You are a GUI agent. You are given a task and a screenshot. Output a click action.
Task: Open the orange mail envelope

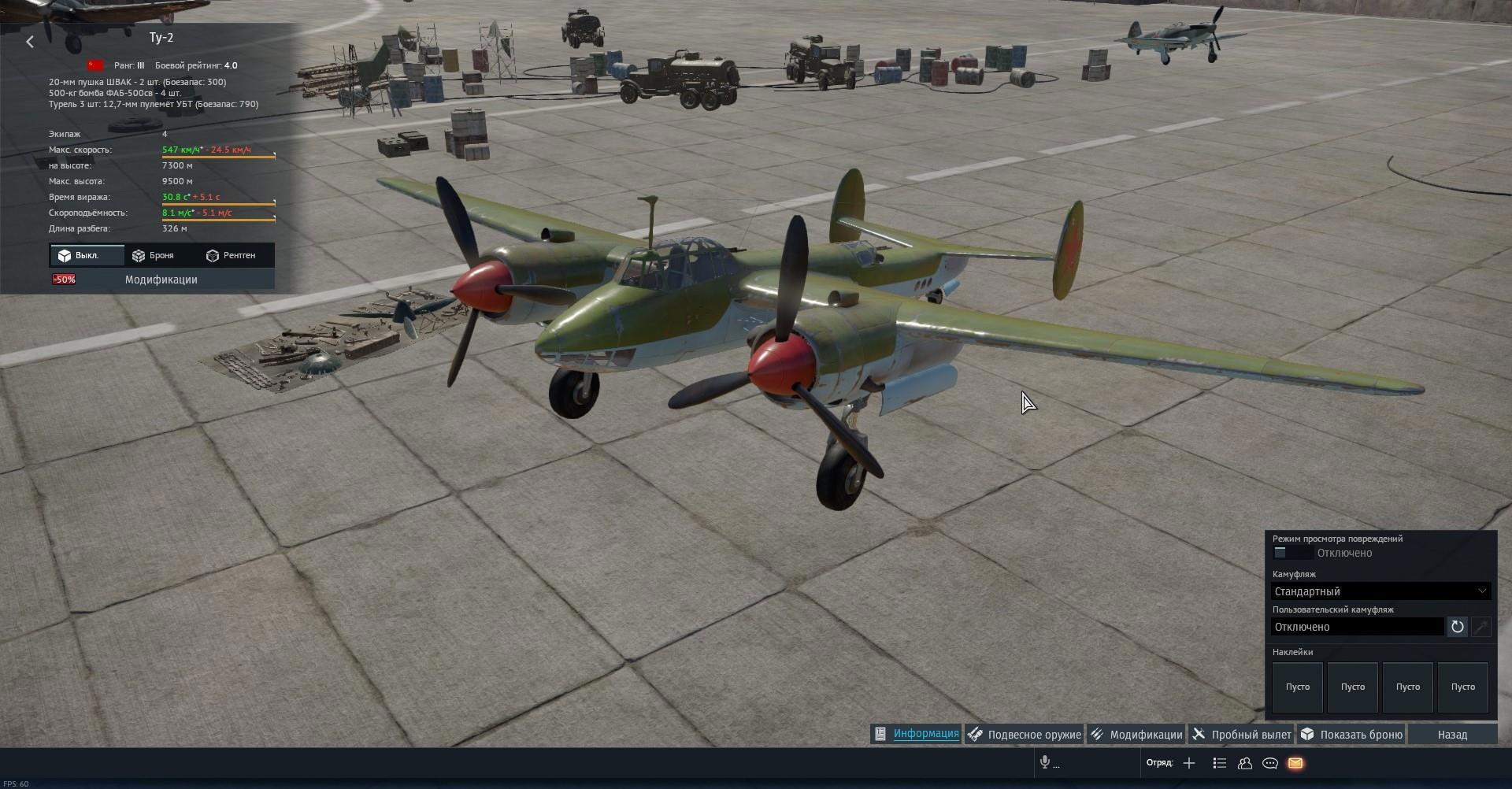click(x=1295, y=762)
